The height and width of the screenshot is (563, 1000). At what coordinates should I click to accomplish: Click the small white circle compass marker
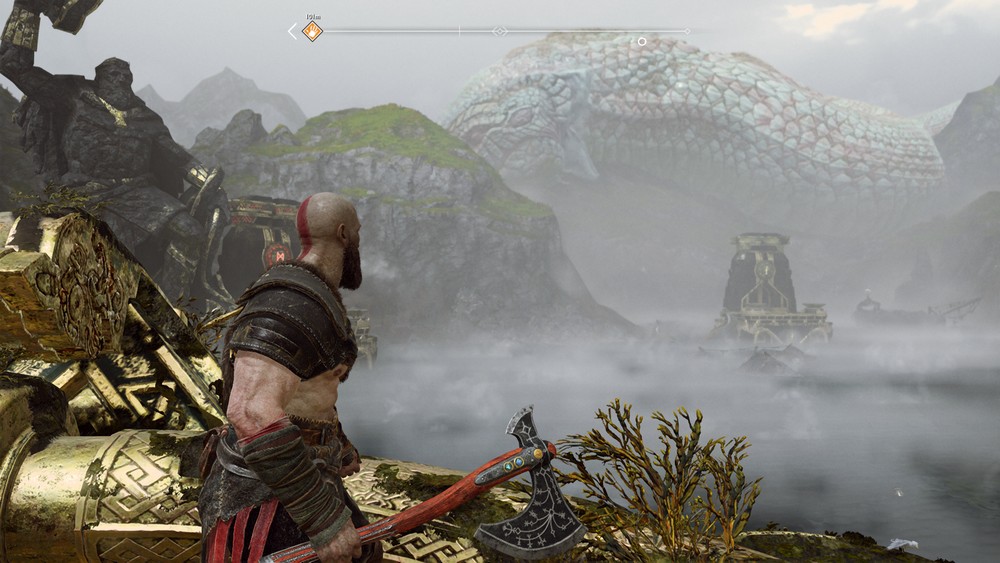[642, 41]
